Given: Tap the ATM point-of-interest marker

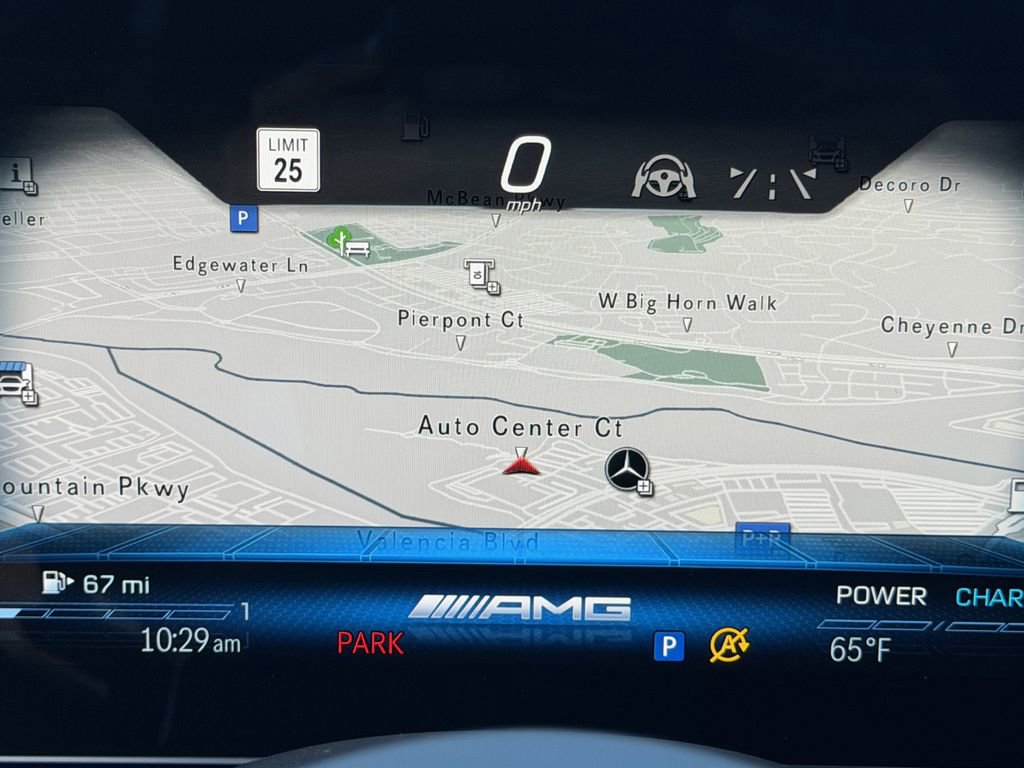Looking at the screenshot, I should 480,273.
